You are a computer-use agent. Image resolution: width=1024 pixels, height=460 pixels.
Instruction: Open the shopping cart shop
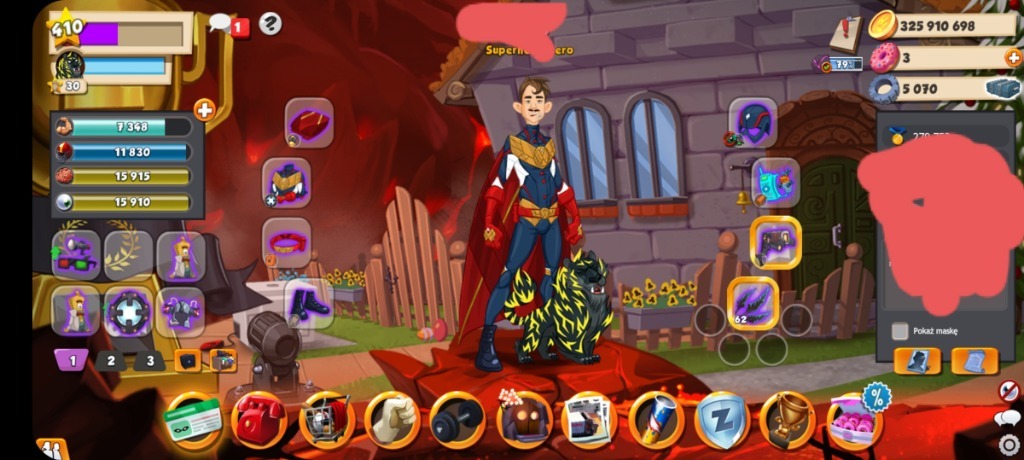[x=325, y=419]
